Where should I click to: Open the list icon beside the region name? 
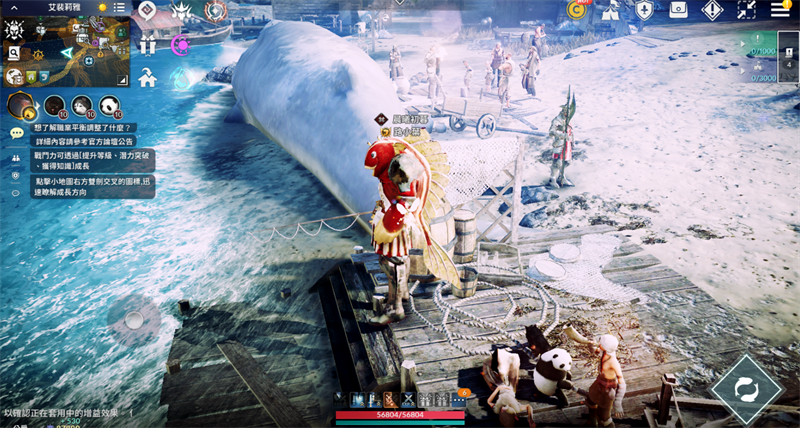pos(119,7)
